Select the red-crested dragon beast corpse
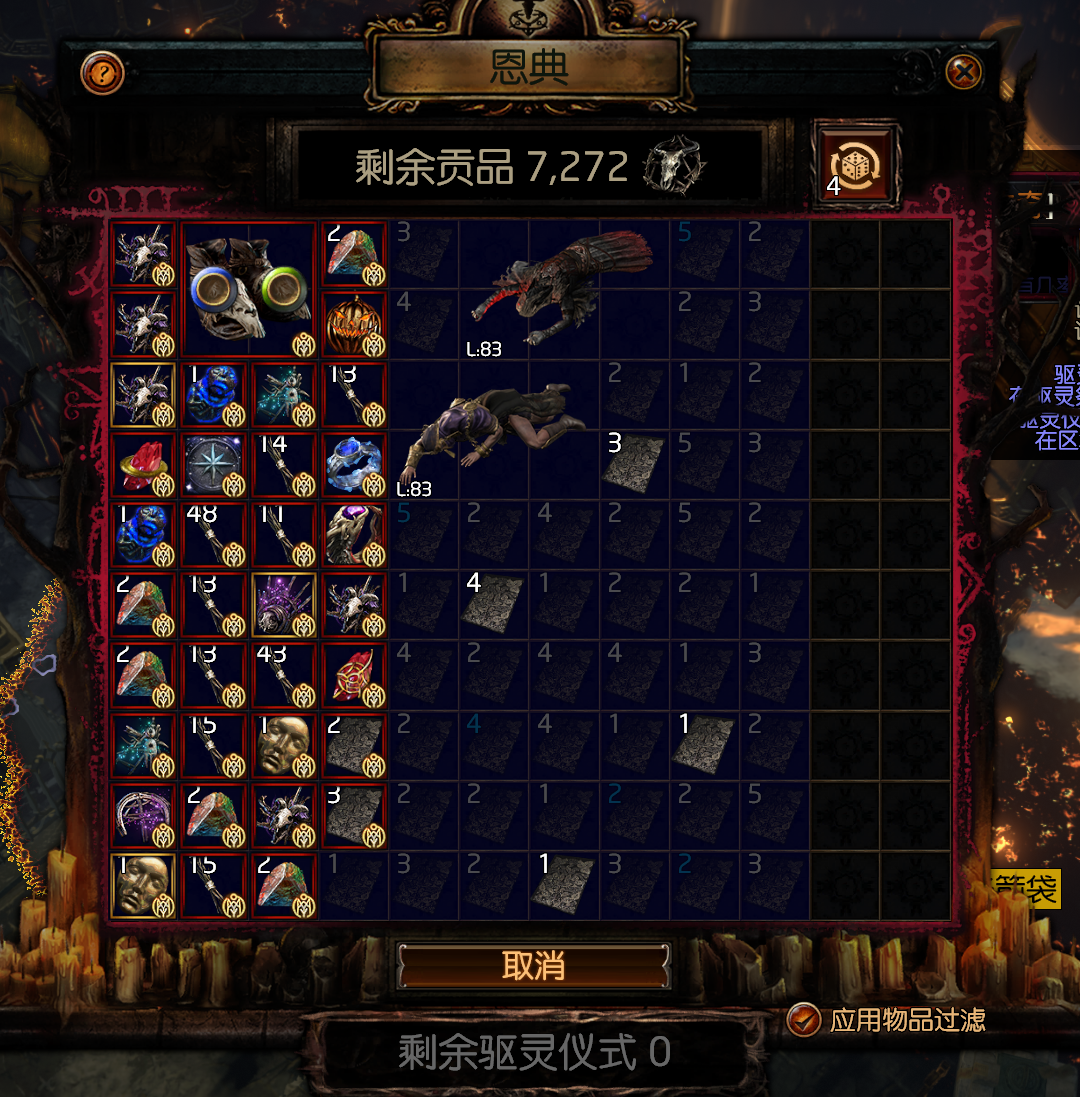Screen dimensions: 1080x1097 [x=540, y=290]
